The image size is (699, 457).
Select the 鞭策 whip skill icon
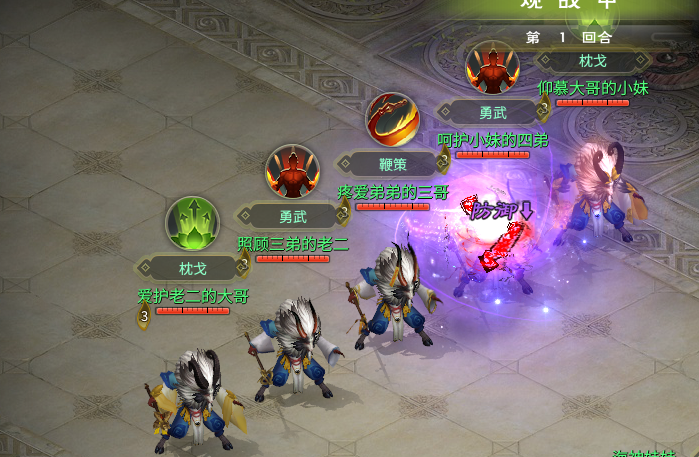point(391,119)
